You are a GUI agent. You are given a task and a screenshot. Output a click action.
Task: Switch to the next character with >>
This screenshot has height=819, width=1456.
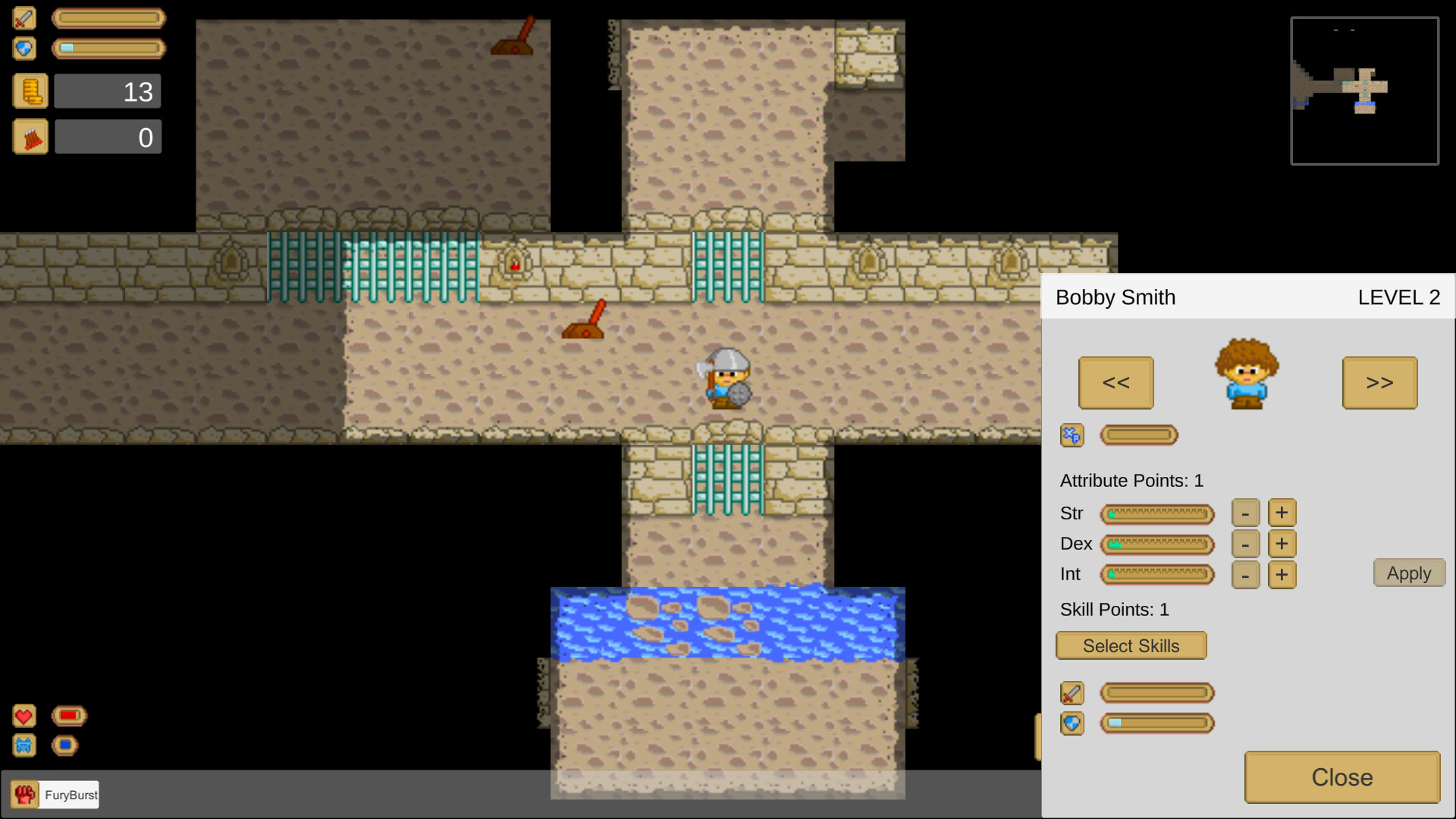[x=1379, y=382]
